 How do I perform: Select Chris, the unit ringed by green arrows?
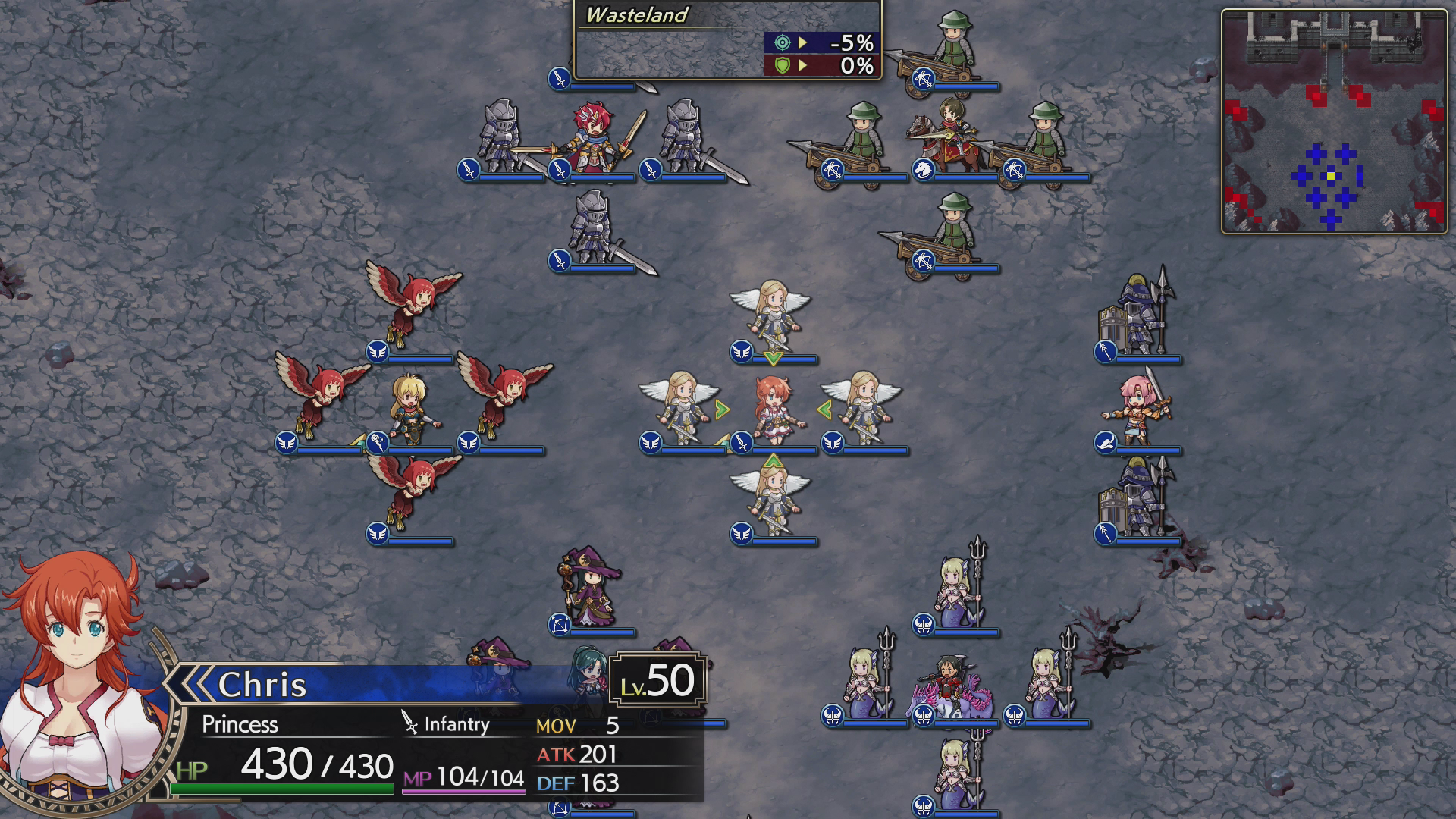[773, 409]
